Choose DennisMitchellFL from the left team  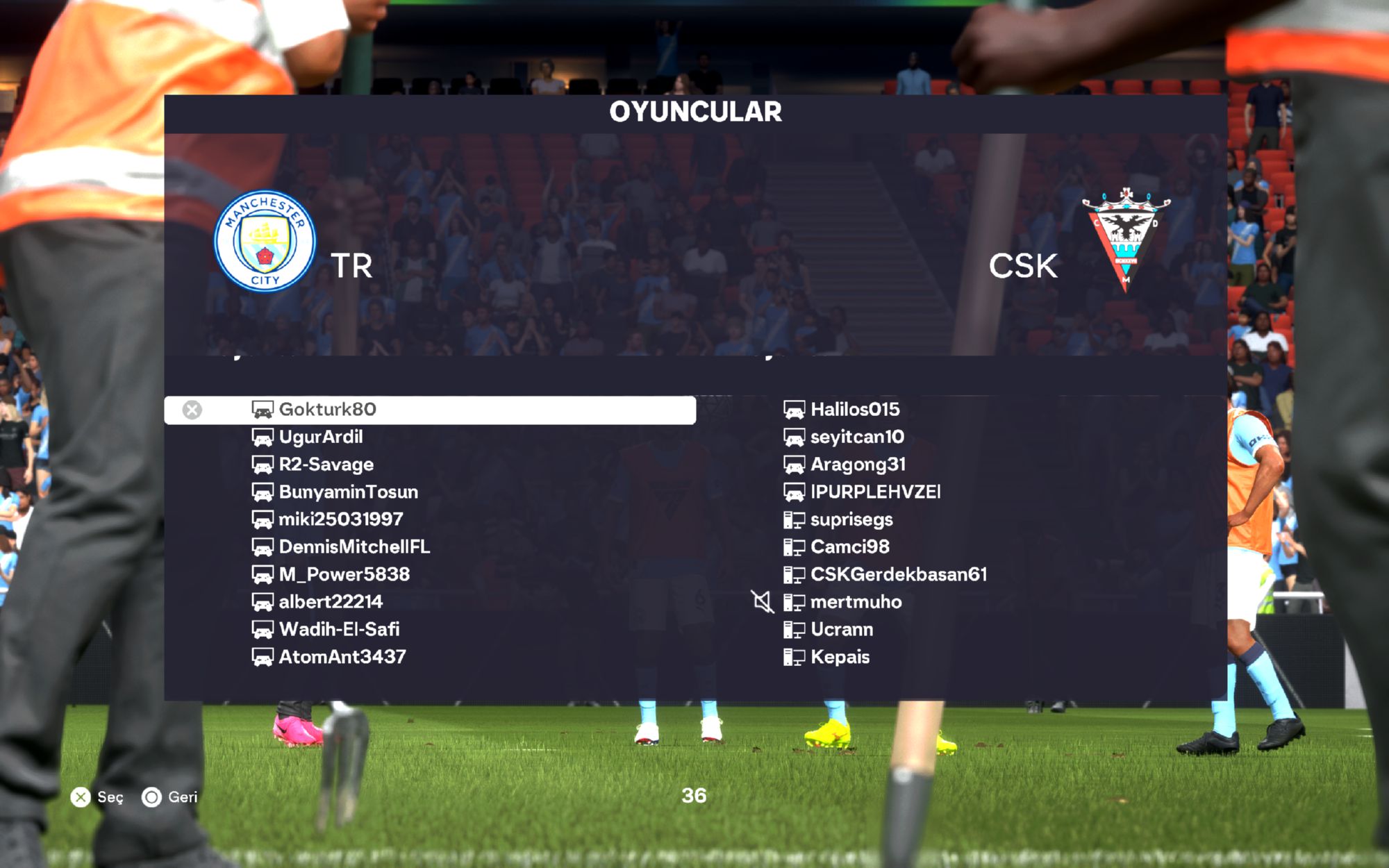tap(354, 547)
